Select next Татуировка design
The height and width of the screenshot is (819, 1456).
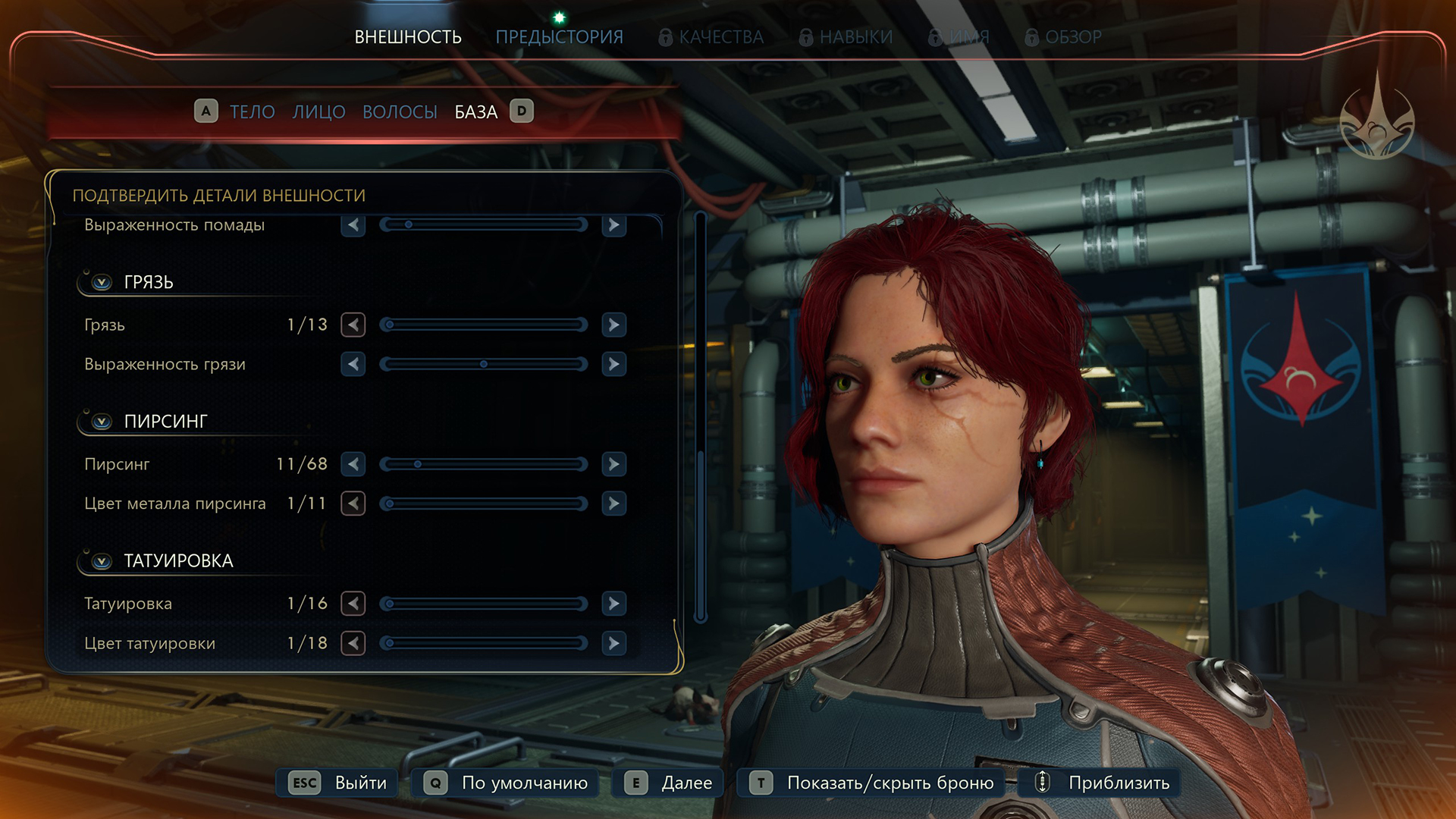(613, 604)
